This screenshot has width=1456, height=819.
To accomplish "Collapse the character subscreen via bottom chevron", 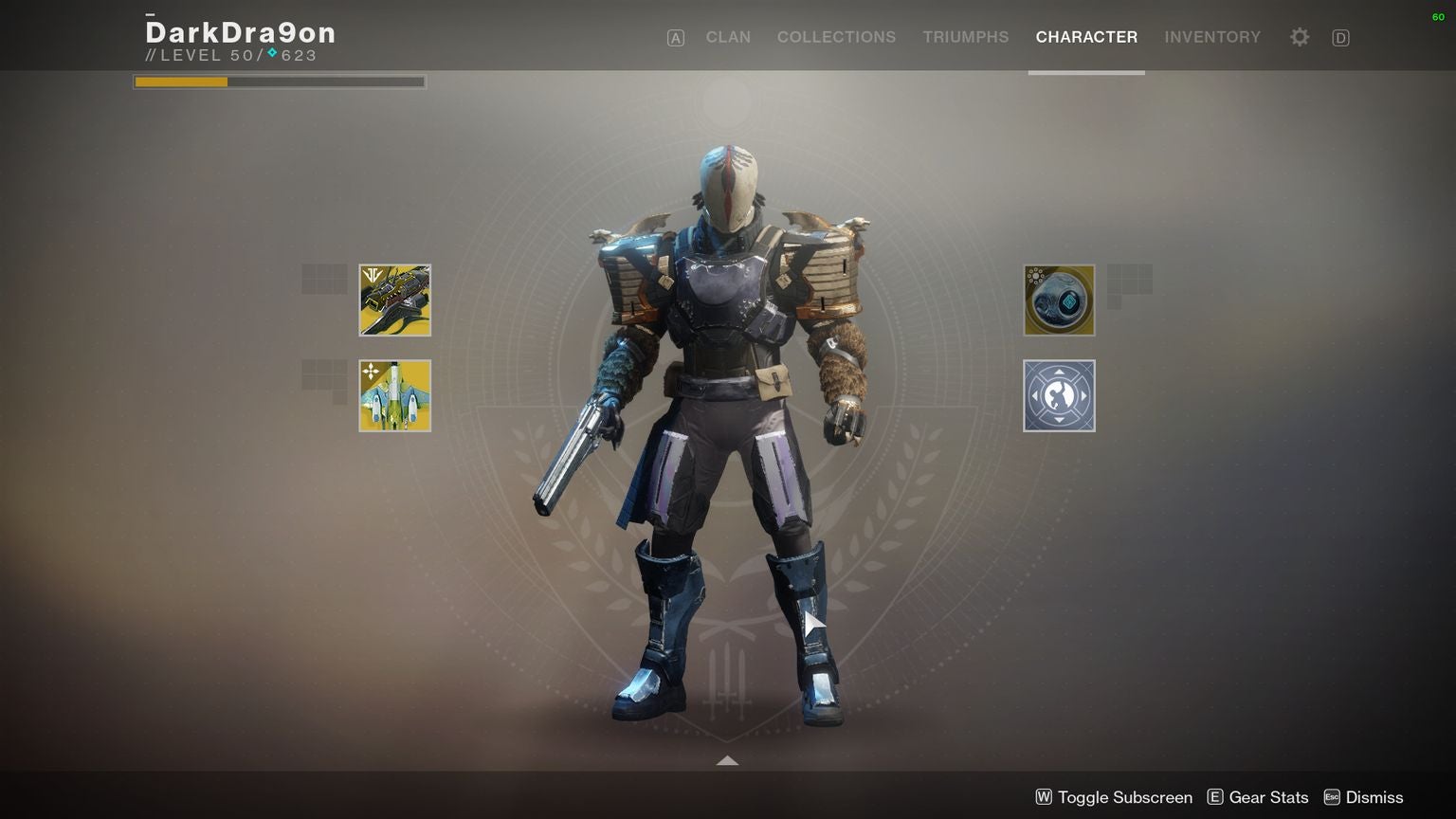I will click(x=727, y=760).
